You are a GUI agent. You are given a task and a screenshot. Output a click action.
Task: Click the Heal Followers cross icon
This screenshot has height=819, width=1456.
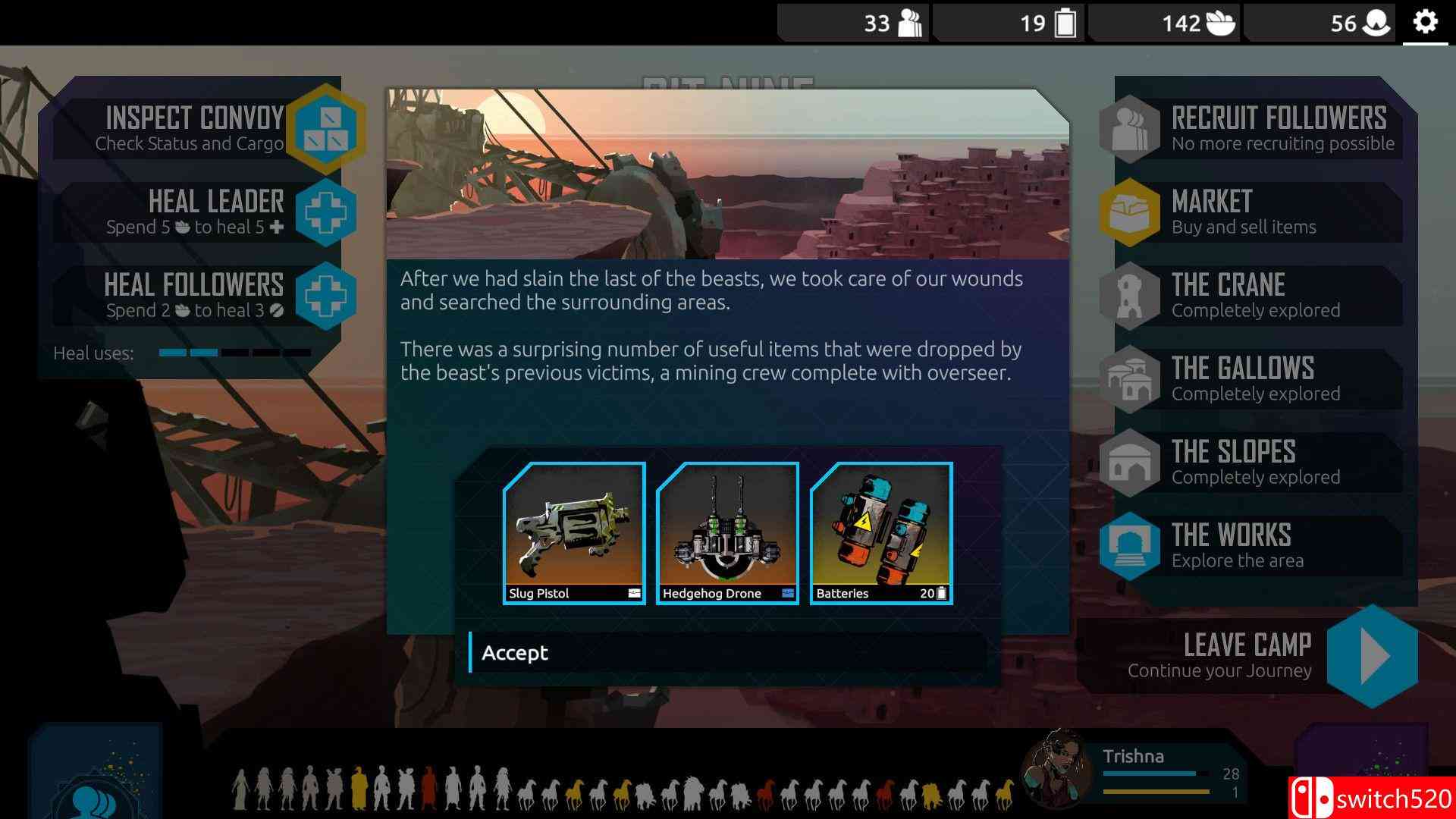[x=326, y=297]
